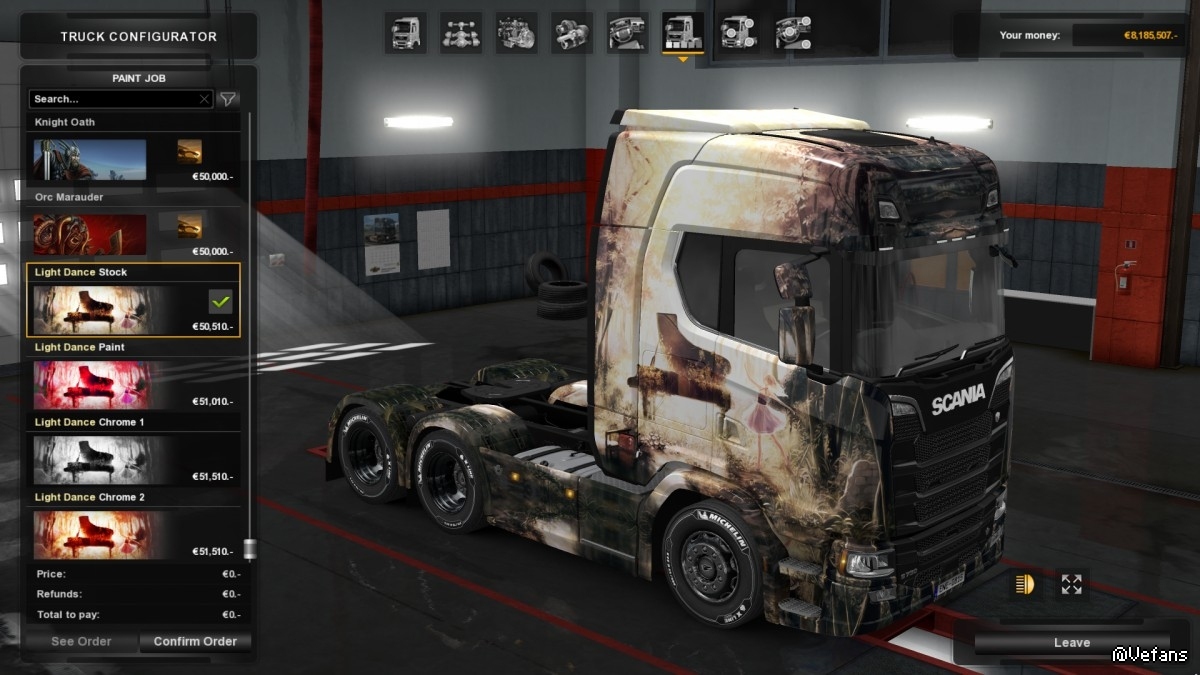This screenshot has height=675, width=1200.
Task: Select the transmission gearbox tab
Action: [572, 33]
